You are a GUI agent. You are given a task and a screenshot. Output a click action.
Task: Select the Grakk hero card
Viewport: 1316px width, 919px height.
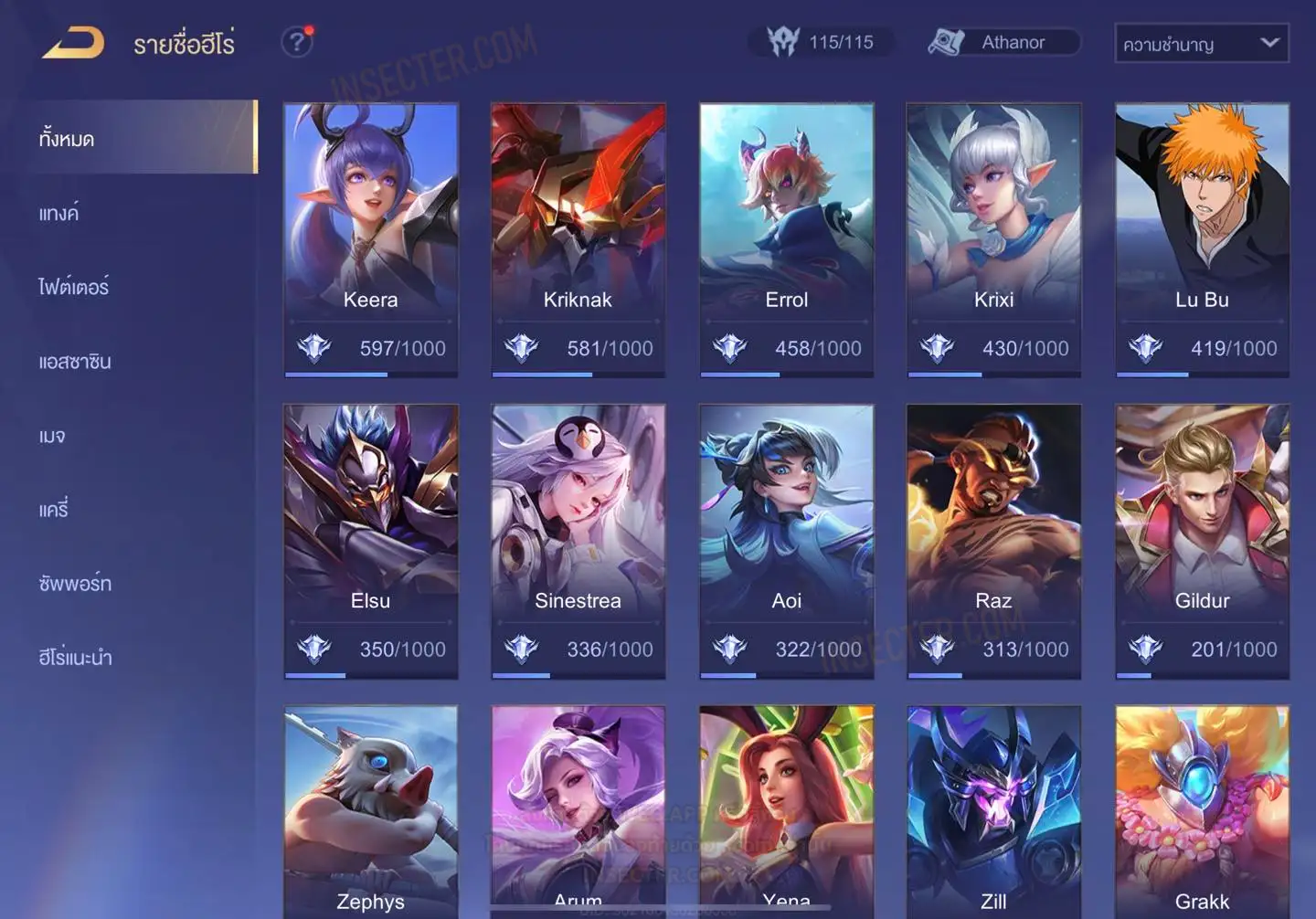tap(1202, 811)
